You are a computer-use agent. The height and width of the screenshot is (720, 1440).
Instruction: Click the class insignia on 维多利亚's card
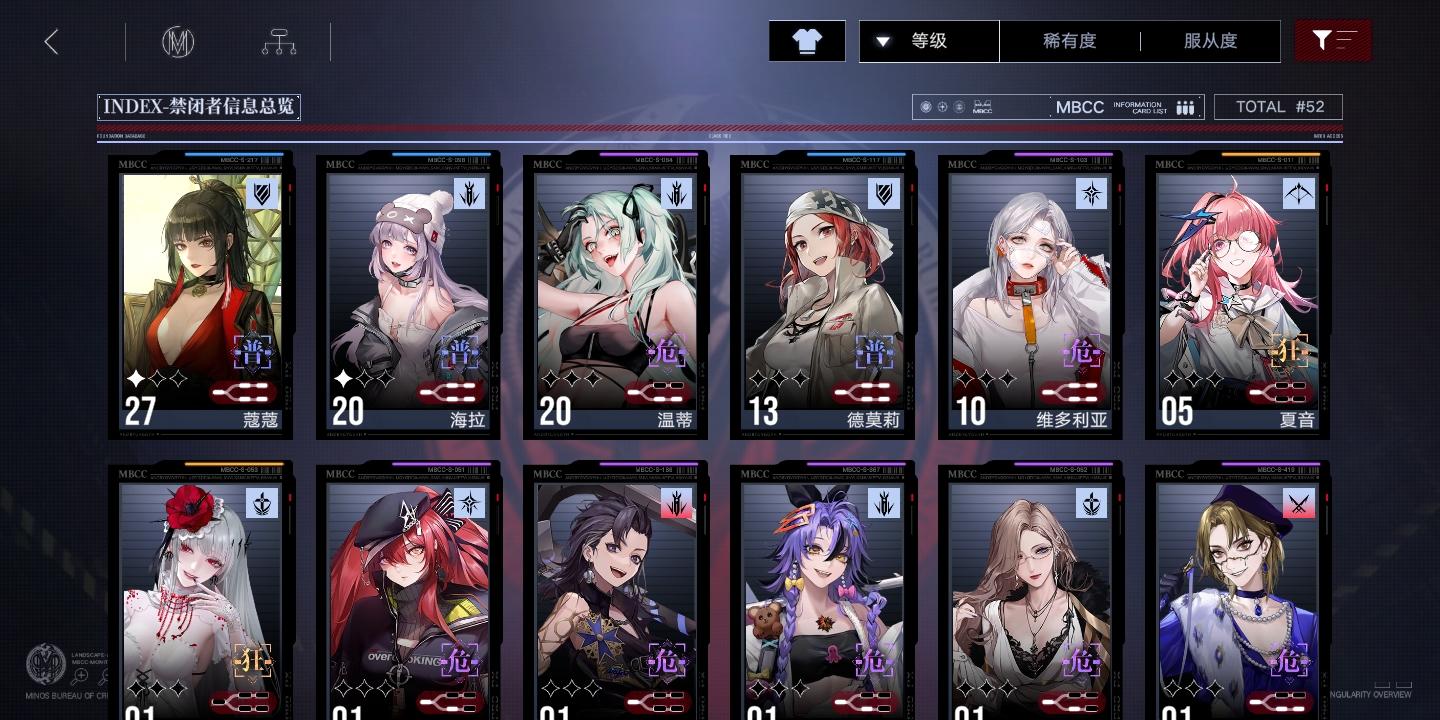(1092, 194)
